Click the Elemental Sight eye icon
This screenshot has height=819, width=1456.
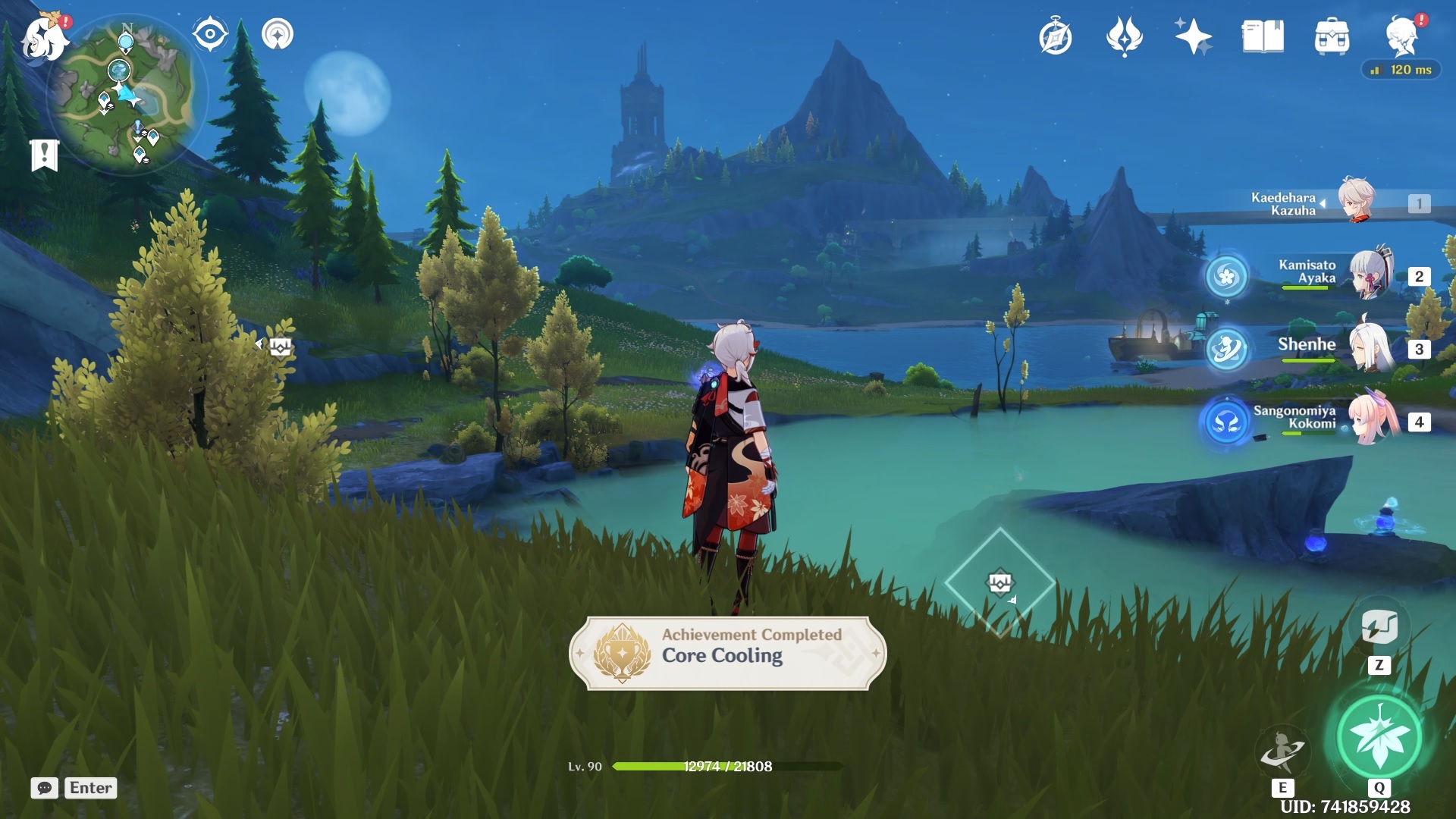pyautogui.click(x=210, y=33)
